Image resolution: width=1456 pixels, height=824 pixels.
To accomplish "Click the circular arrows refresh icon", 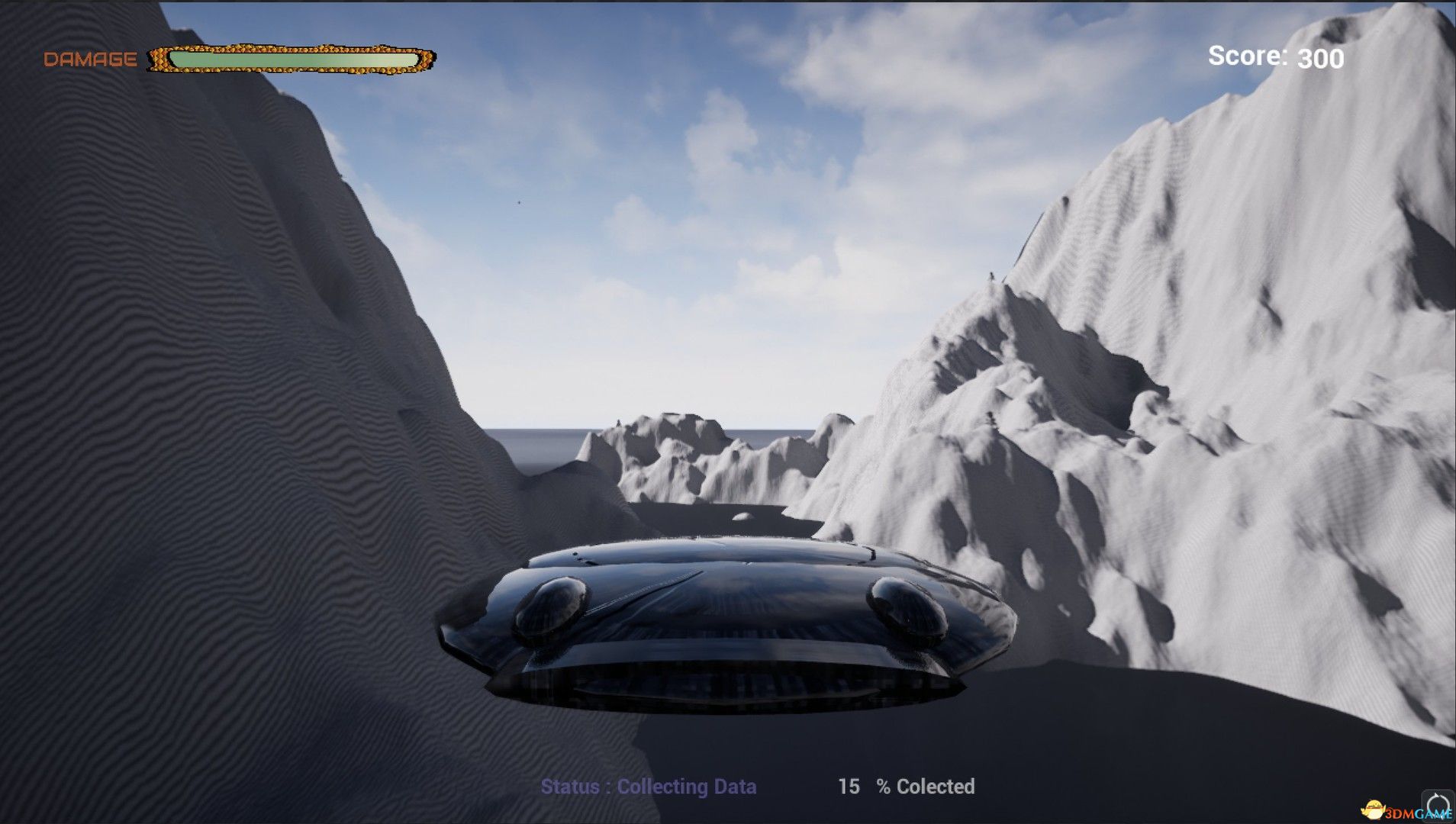I will [x=1438, y=804].
